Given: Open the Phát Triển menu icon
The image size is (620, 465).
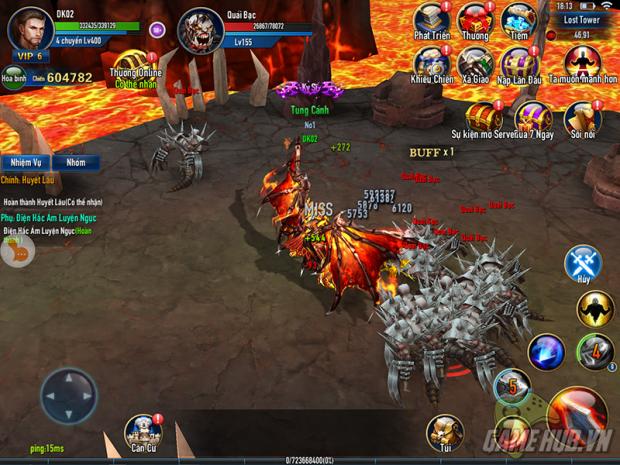Looking at the screenshot, I should (x=430, y=21).
